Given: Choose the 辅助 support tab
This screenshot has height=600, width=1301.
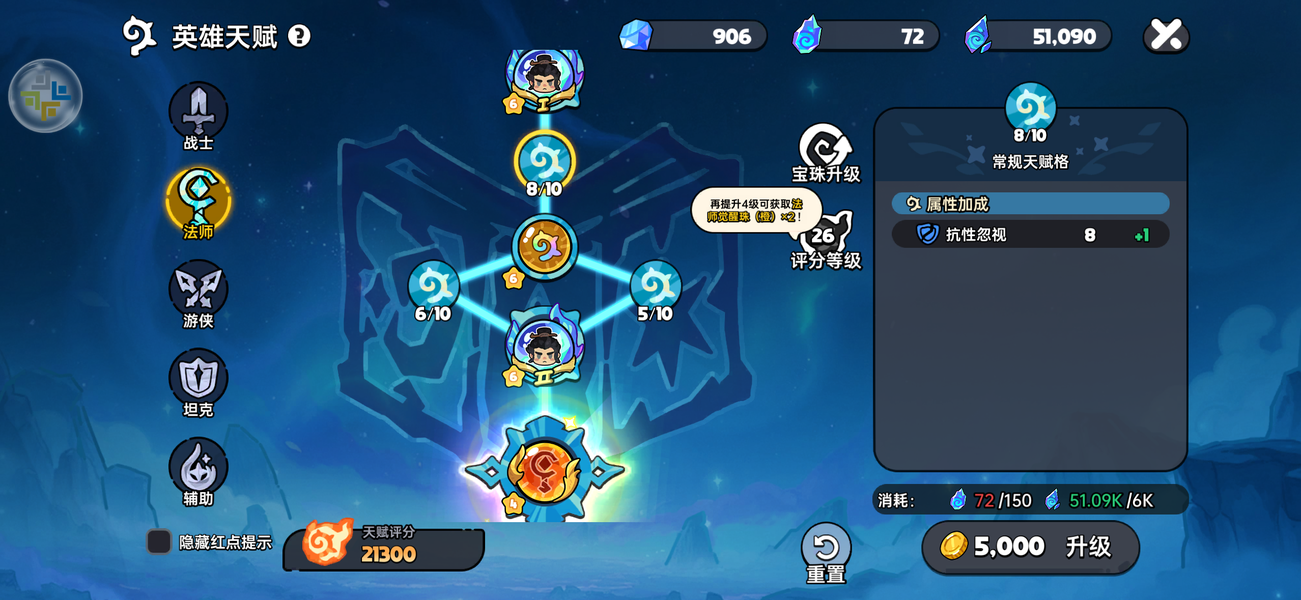Looking at the screenshot, I should [x=198, y=467].
